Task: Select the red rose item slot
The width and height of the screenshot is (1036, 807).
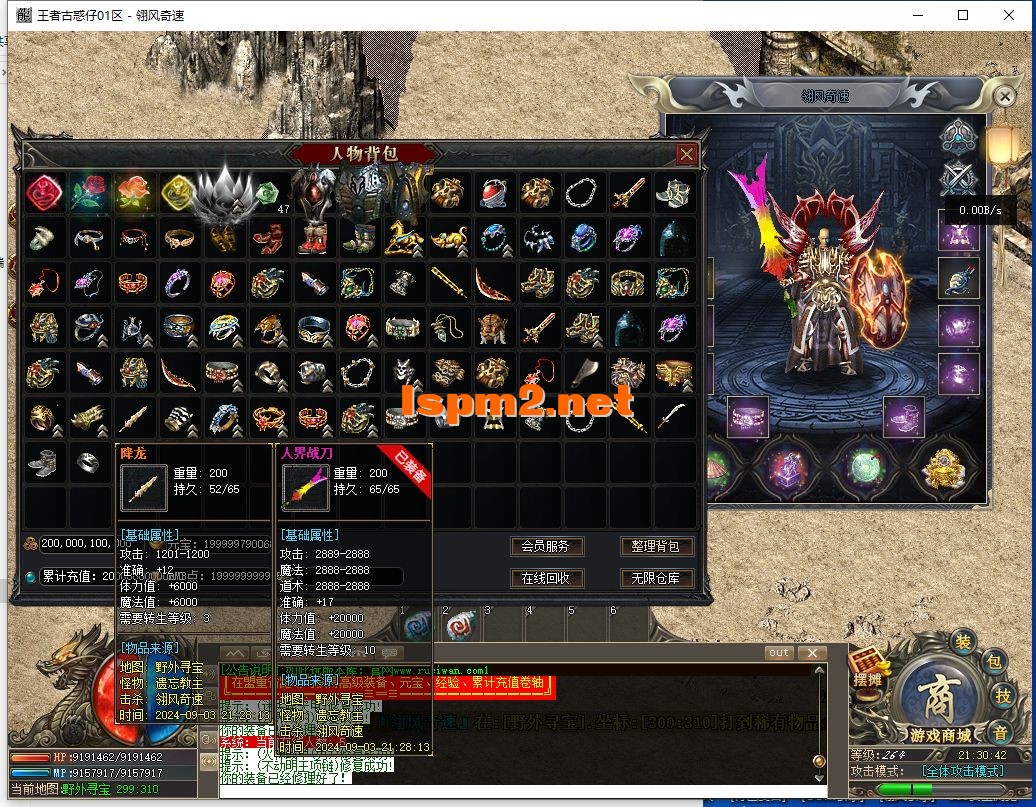Action: [x=88, y=192]
